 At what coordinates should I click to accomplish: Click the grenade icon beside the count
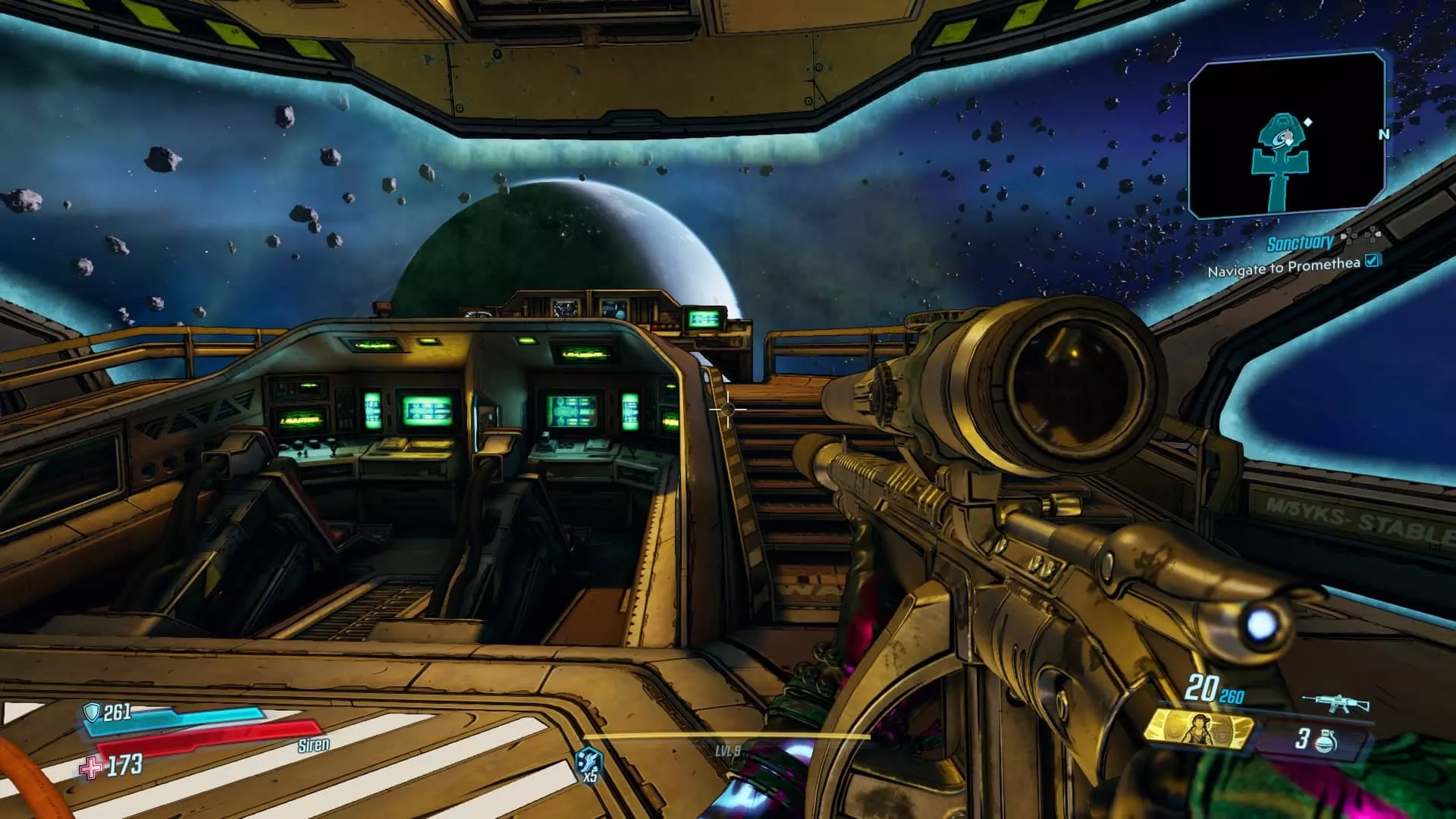click(1326, 743)
